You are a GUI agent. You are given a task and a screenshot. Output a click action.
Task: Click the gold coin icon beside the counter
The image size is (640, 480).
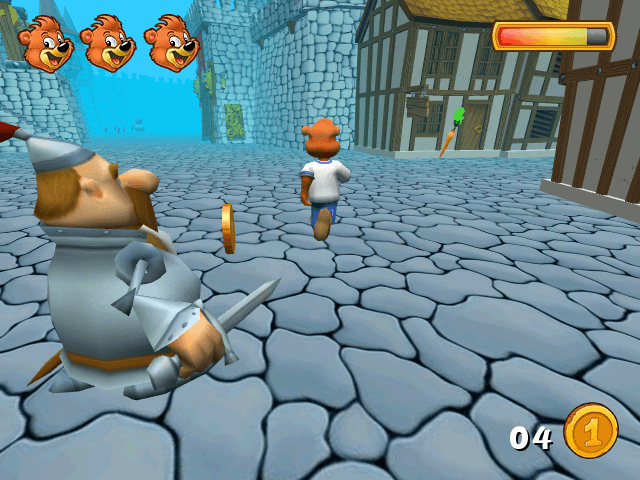click(x=591, y=431)
